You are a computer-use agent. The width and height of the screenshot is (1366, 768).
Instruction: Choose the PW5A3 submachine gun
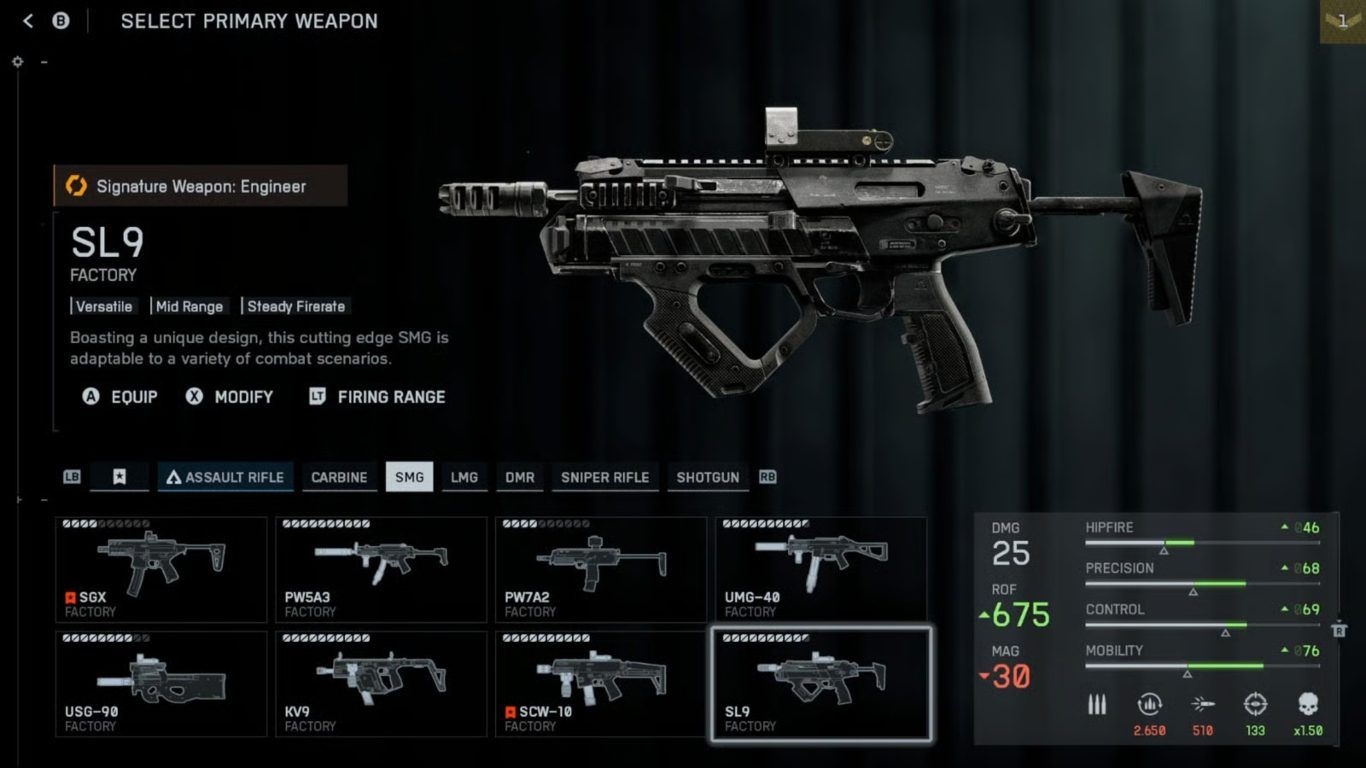click(381, 569)
